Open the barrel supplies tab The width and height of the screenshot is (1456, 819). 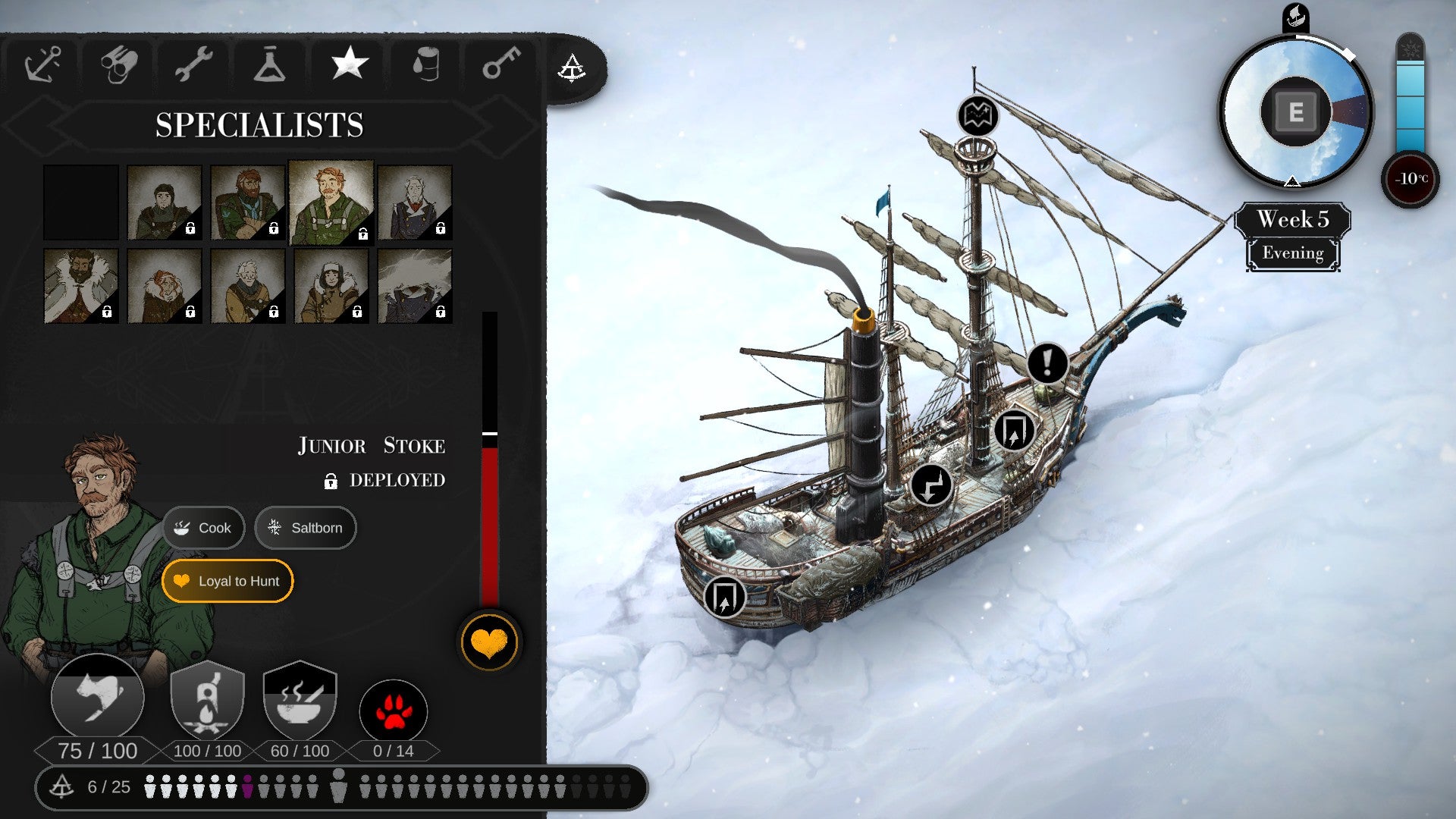[426, 64]
